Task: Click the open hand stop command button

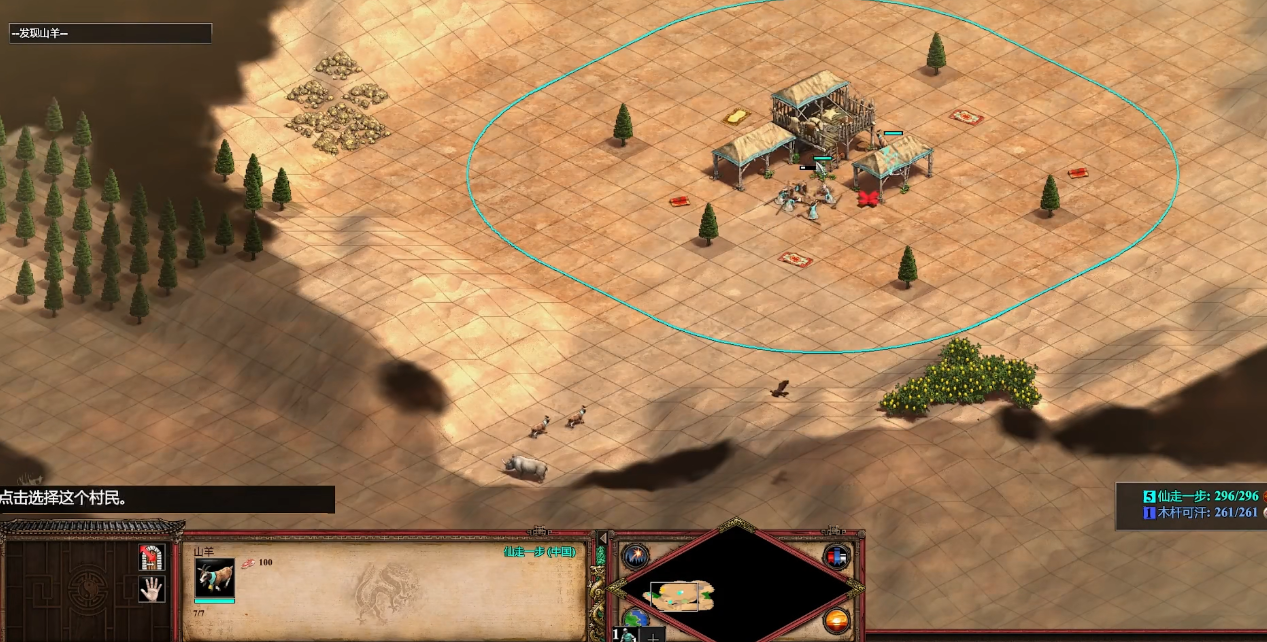Action: (151, 589)
